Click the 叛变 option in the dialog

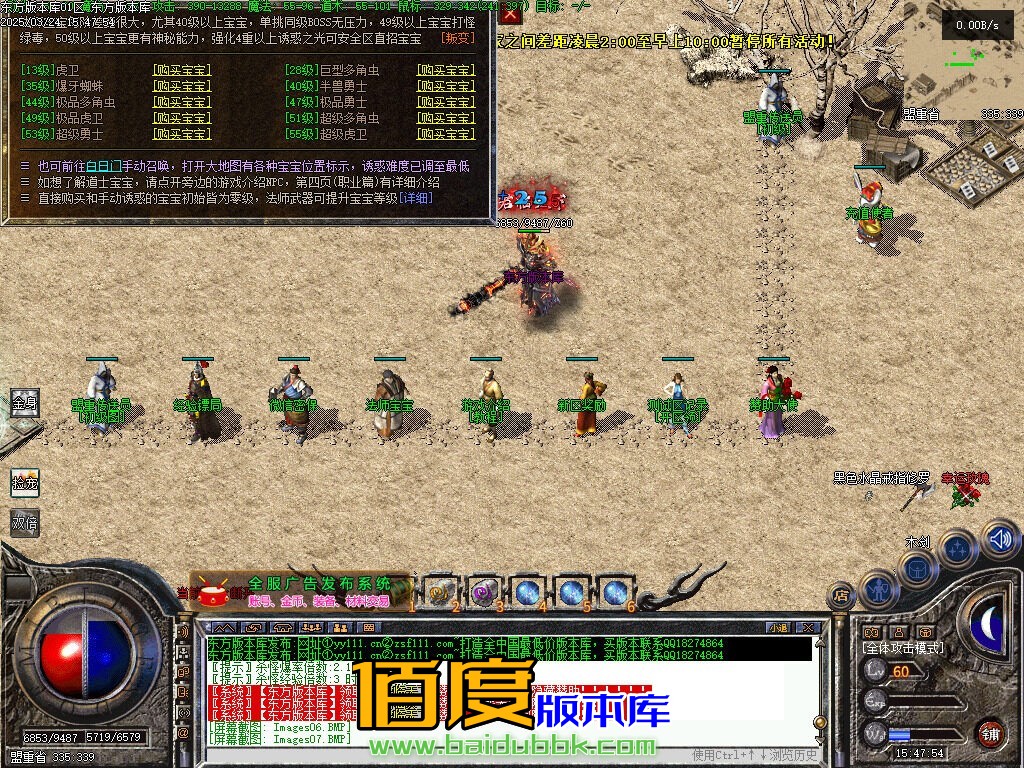click(458, 38)
